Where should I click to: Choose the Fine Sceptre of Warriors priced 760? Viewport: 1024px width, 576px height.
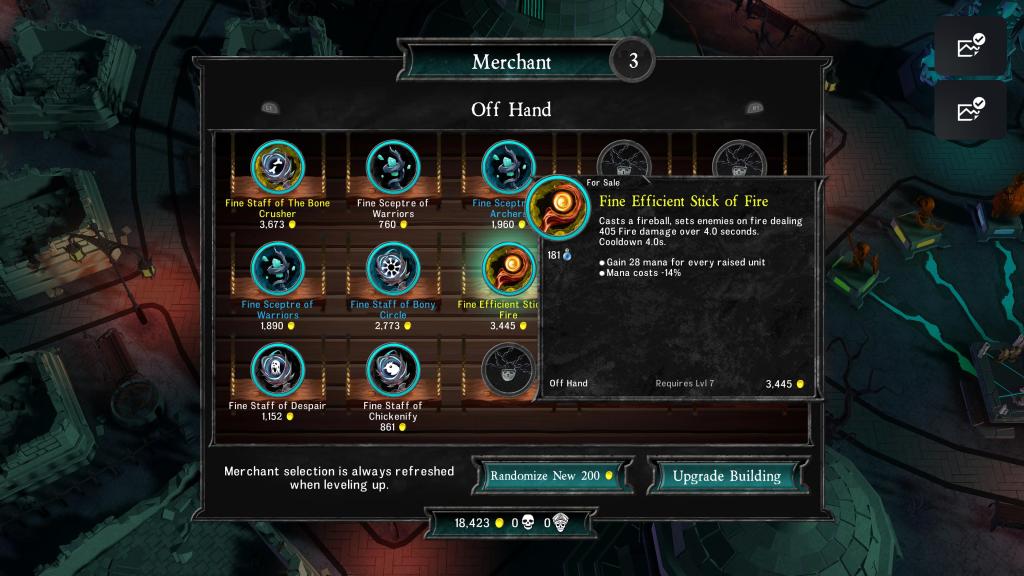point(392,167)
